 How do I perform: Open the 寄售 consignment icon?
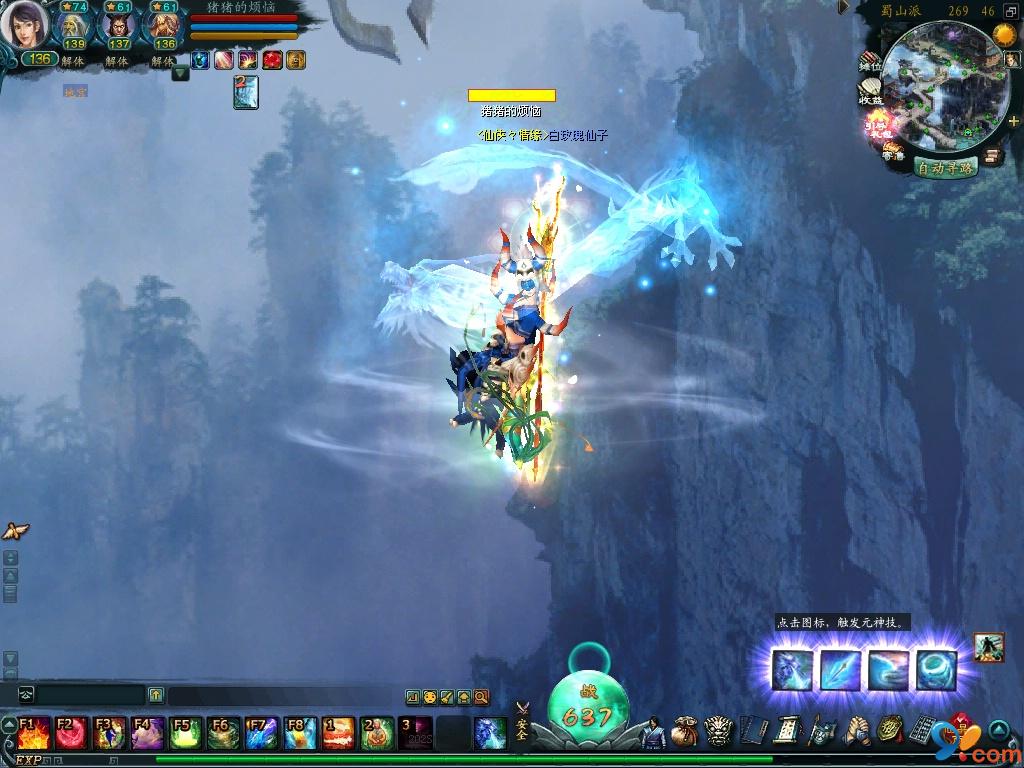pyautogui.click(x=892, y=152)
